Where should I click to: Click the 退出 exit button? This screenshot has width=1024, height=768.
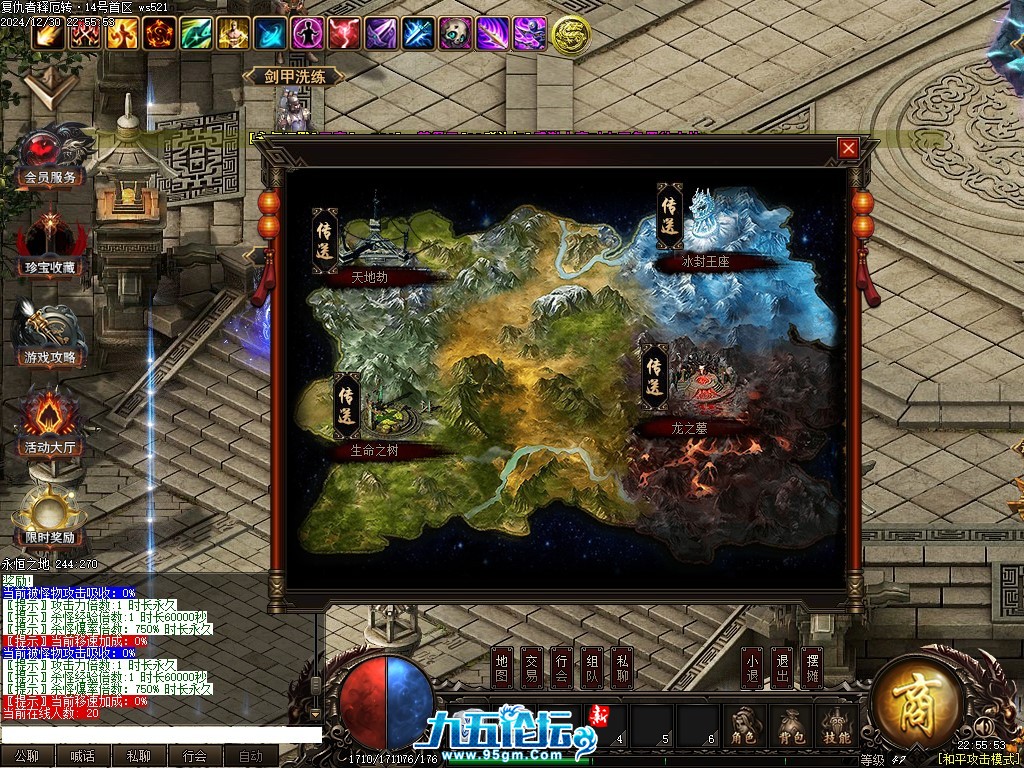782,669
